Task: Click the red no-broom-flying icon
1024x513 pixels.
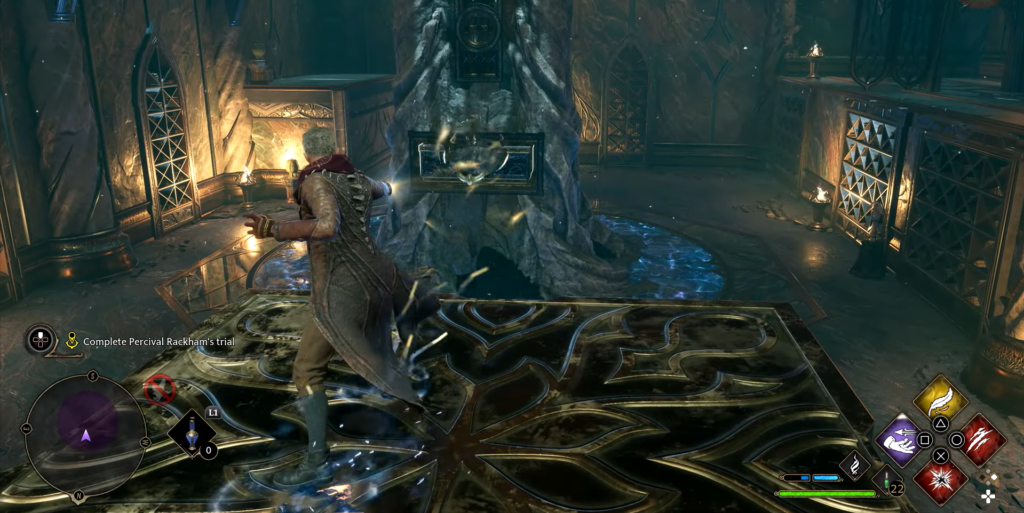Action: (158, 389)
